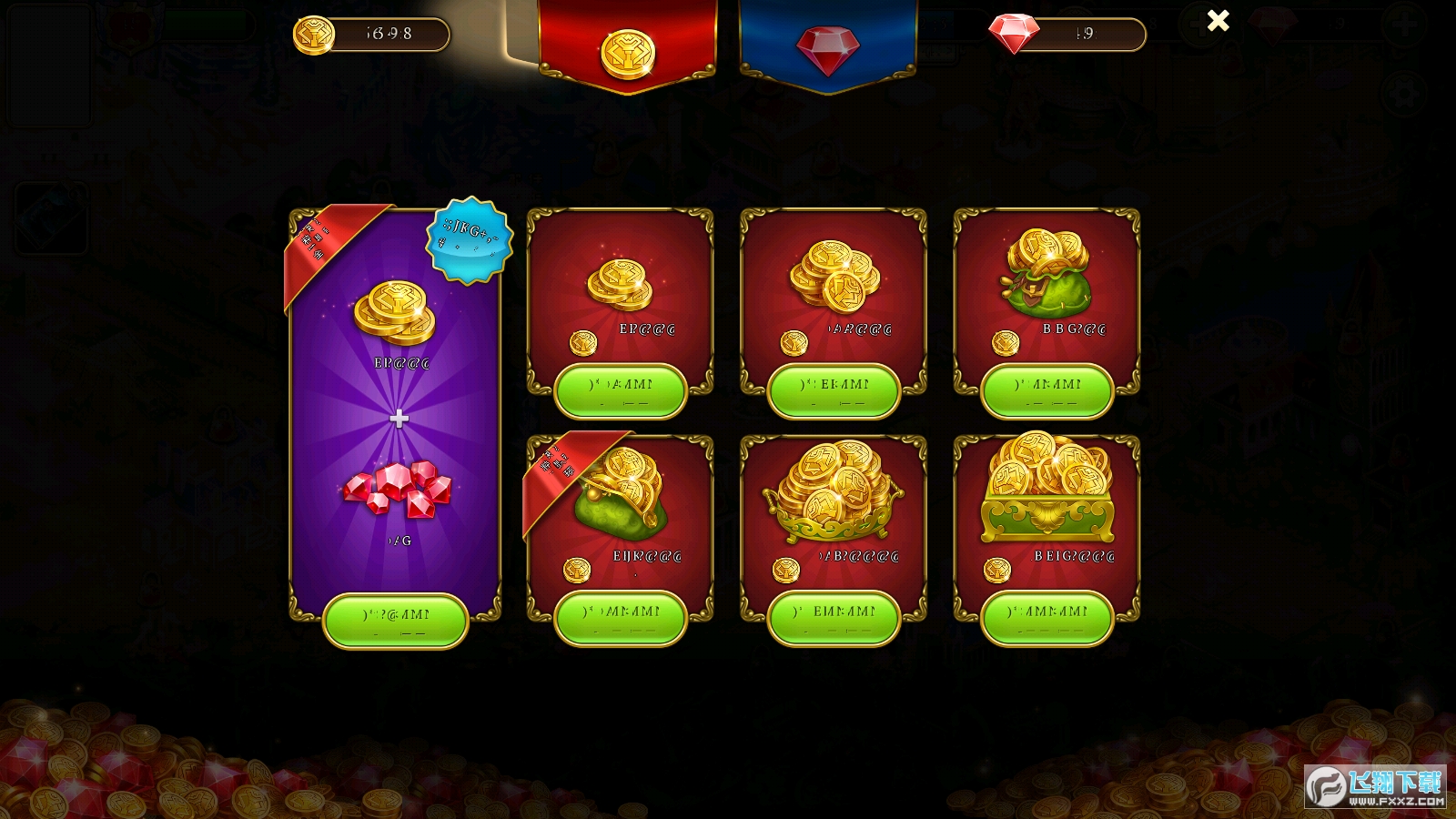Image resolution: width=1456 pixels, height=819 pixels.
Task: Buy the purple coins-plus-rubies bundle
Action: pos(396,621)
